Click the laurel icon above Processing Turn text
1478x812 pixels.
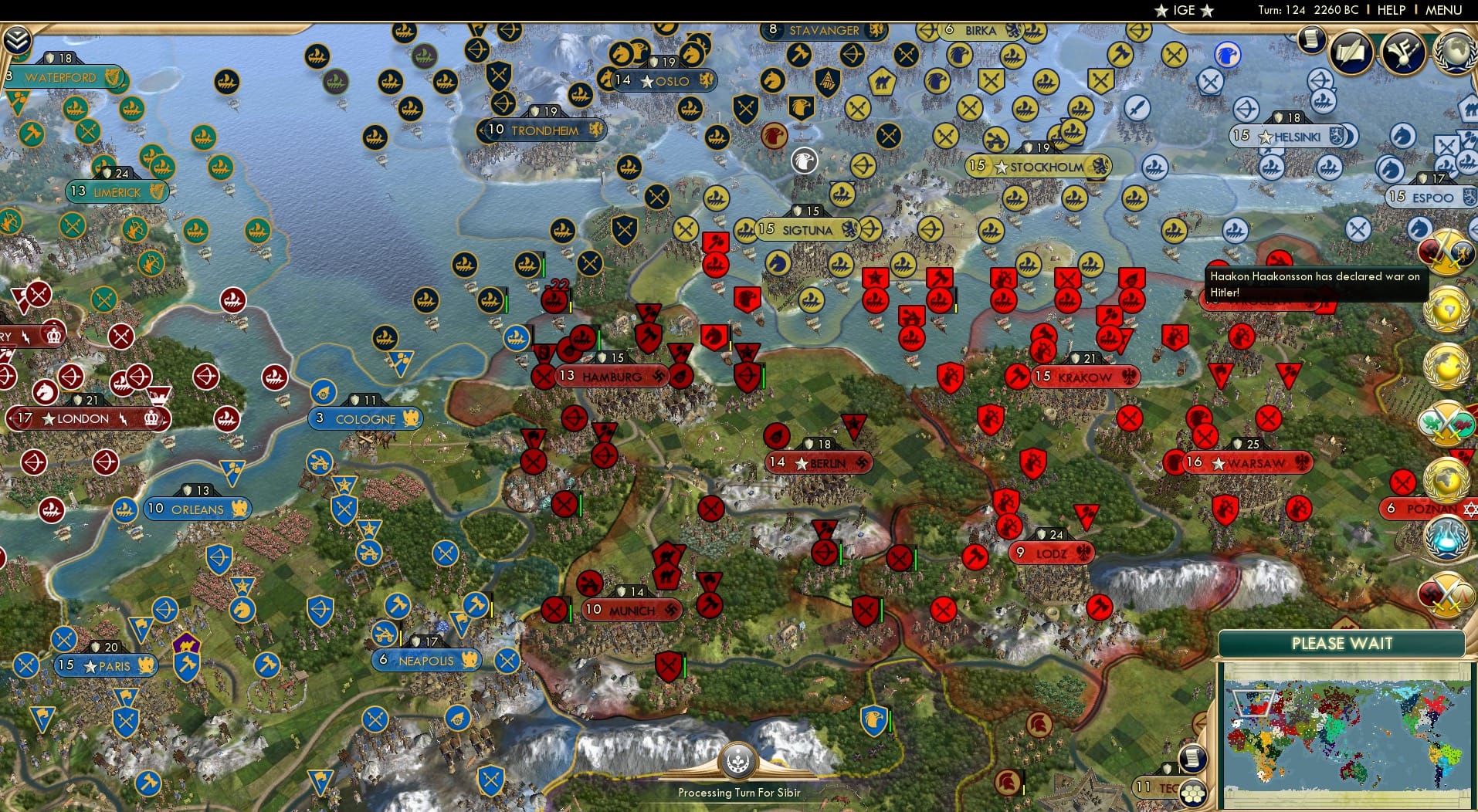pos(739,760)
